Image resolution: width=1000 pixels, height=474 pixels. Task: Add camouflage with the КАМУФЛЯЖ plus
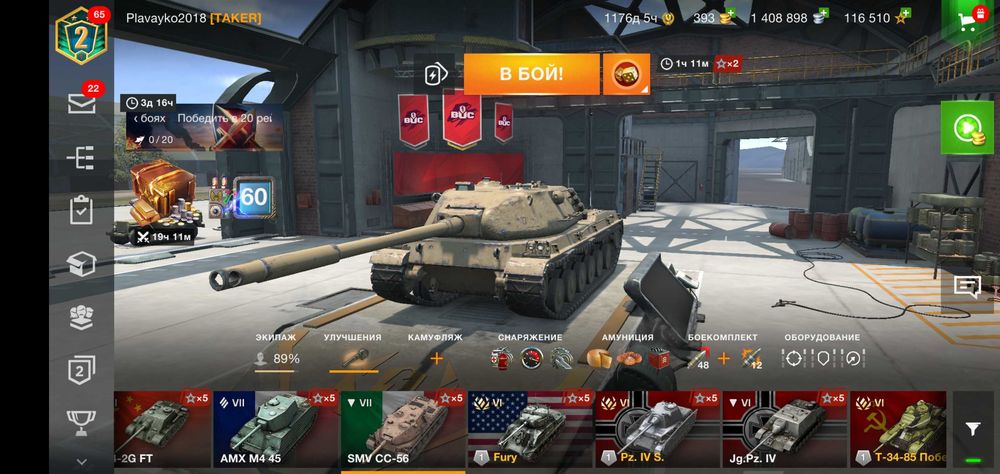point(436,358)
